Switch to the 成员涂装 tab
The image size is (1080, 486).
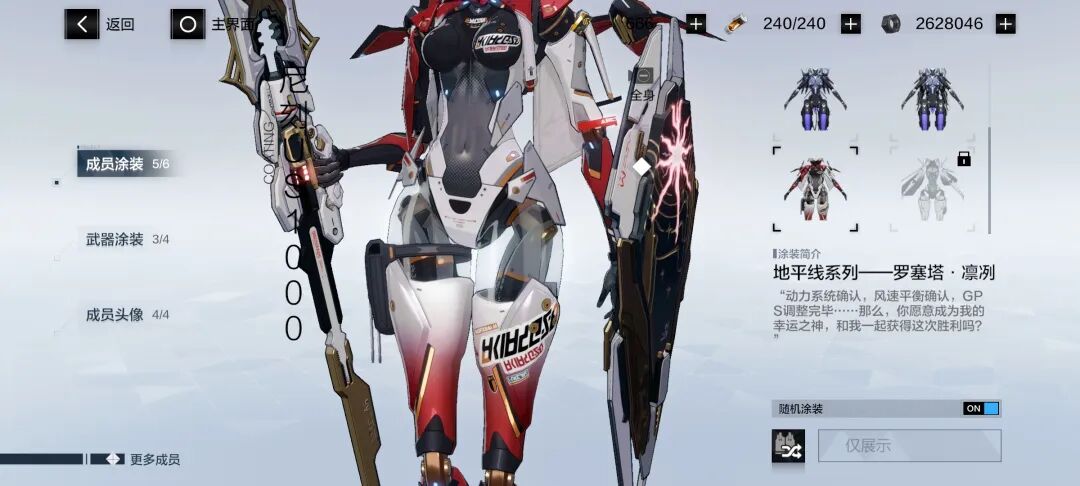tap(127, 164)
